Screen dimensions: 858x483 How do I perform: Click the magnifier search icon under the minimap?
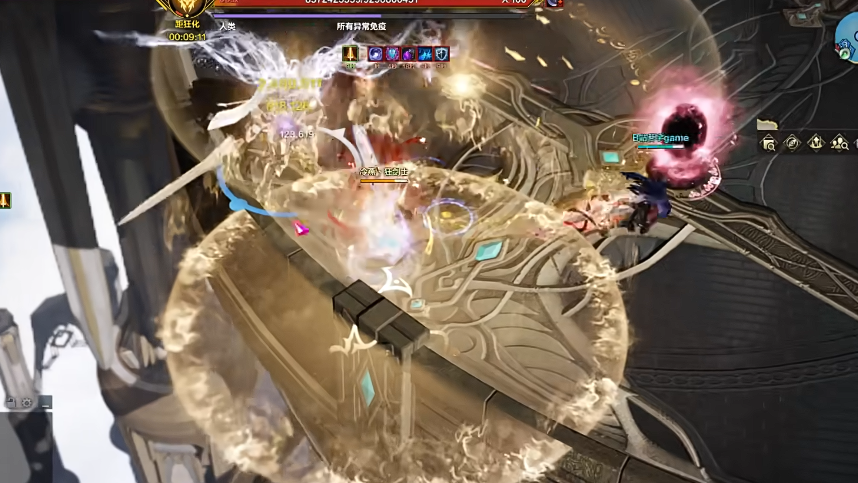point(768,143)
